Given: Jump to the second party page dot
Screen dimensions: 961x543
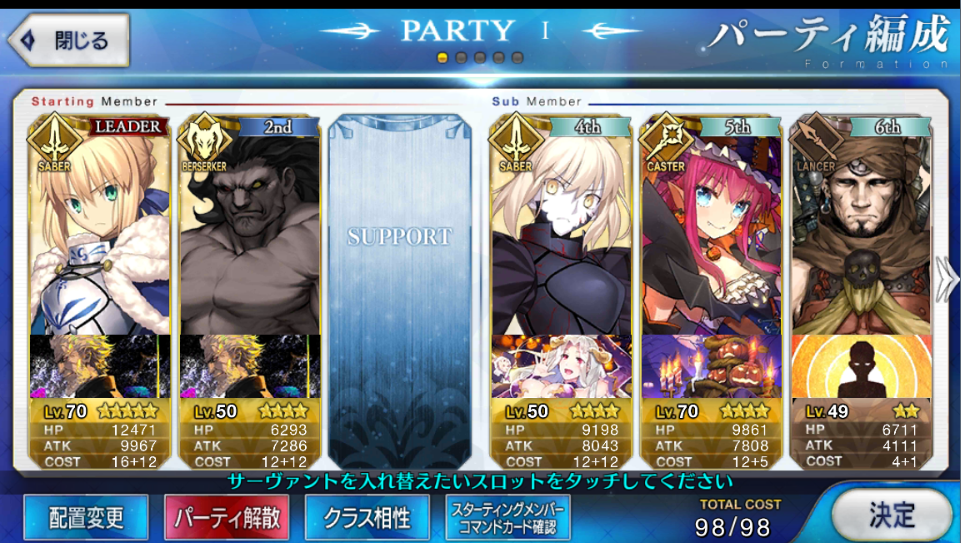Looking at the screenshot, I should click(x=461, y=58).
